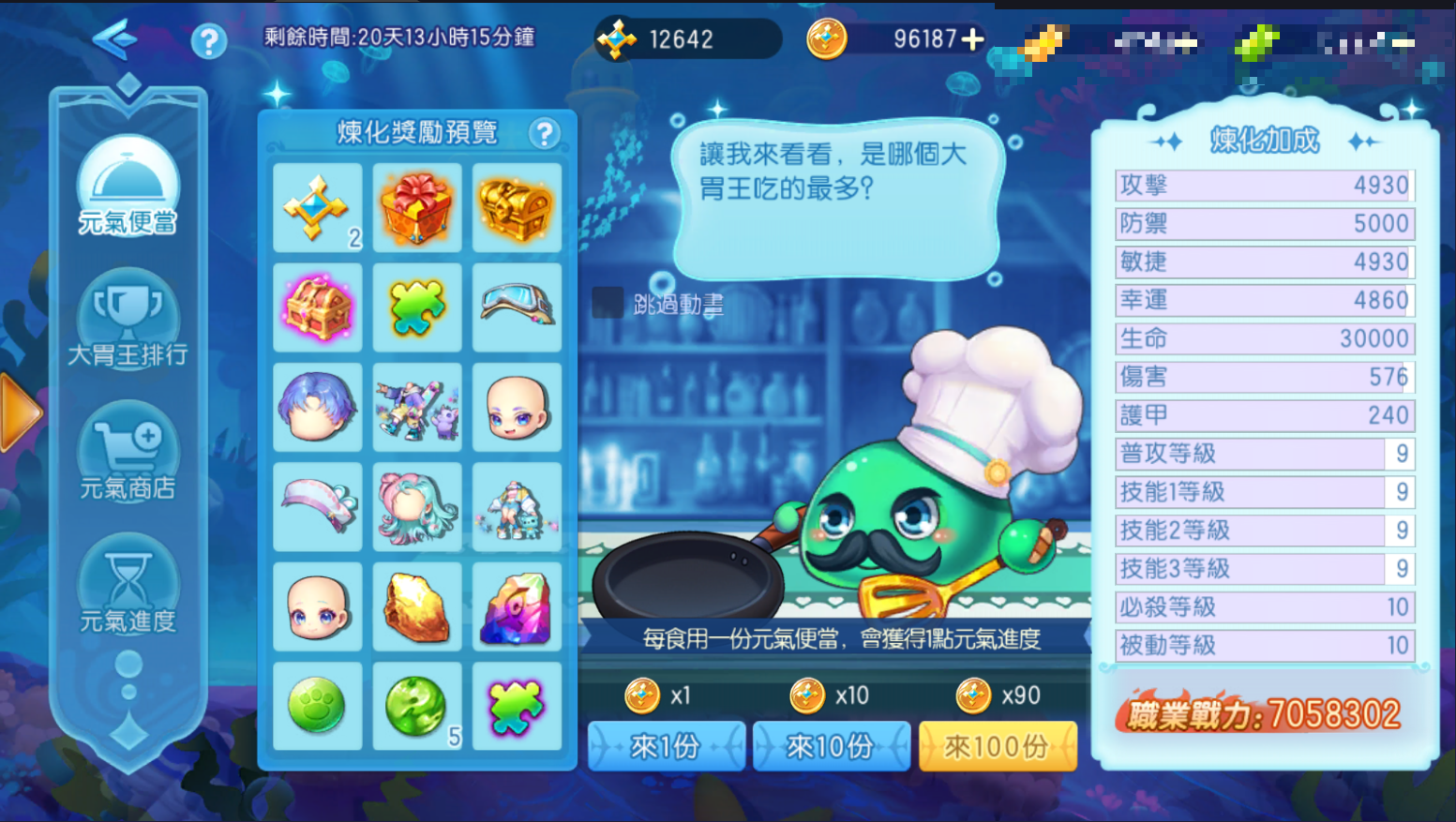Add more gold coins with plus button

click(x=973, y=39)
